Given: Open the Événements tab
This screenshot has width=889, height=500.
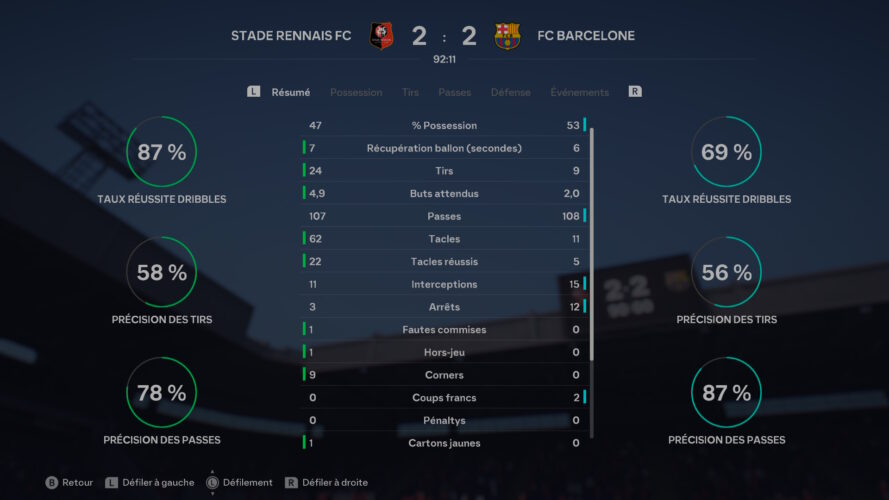Looking at the screenshot, I should (x=579, y=92).
